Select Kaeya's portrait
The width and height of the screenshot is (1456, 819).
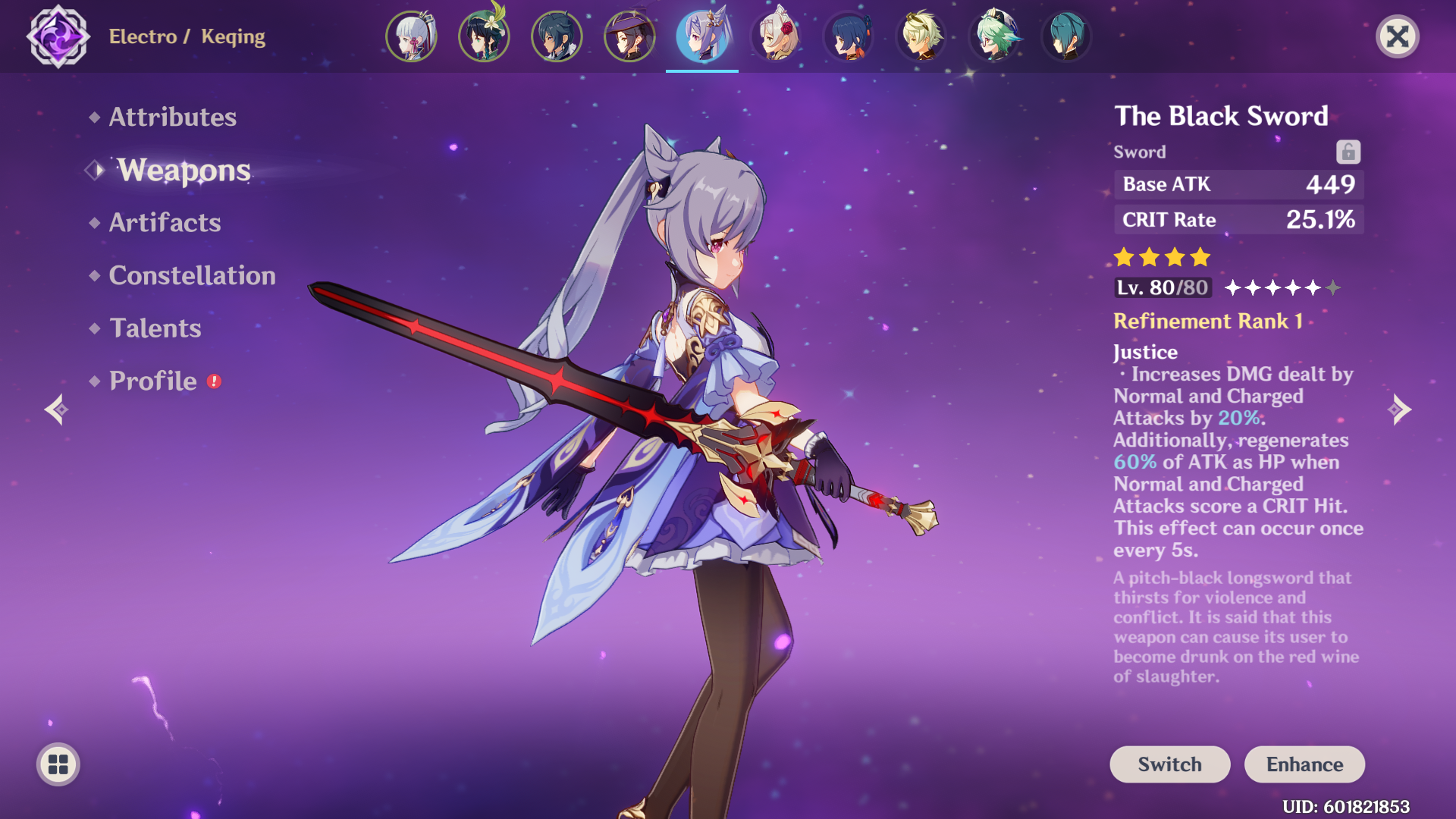(x=557, y=36)
